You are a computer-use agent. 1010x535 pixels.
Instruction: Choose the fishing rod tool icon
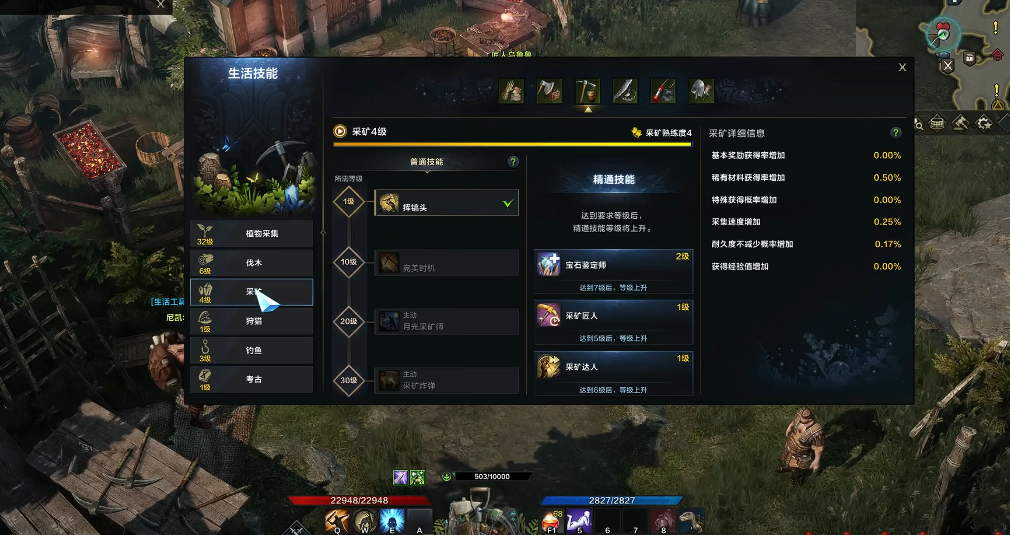pyautogui.click(x=663, y=91)
